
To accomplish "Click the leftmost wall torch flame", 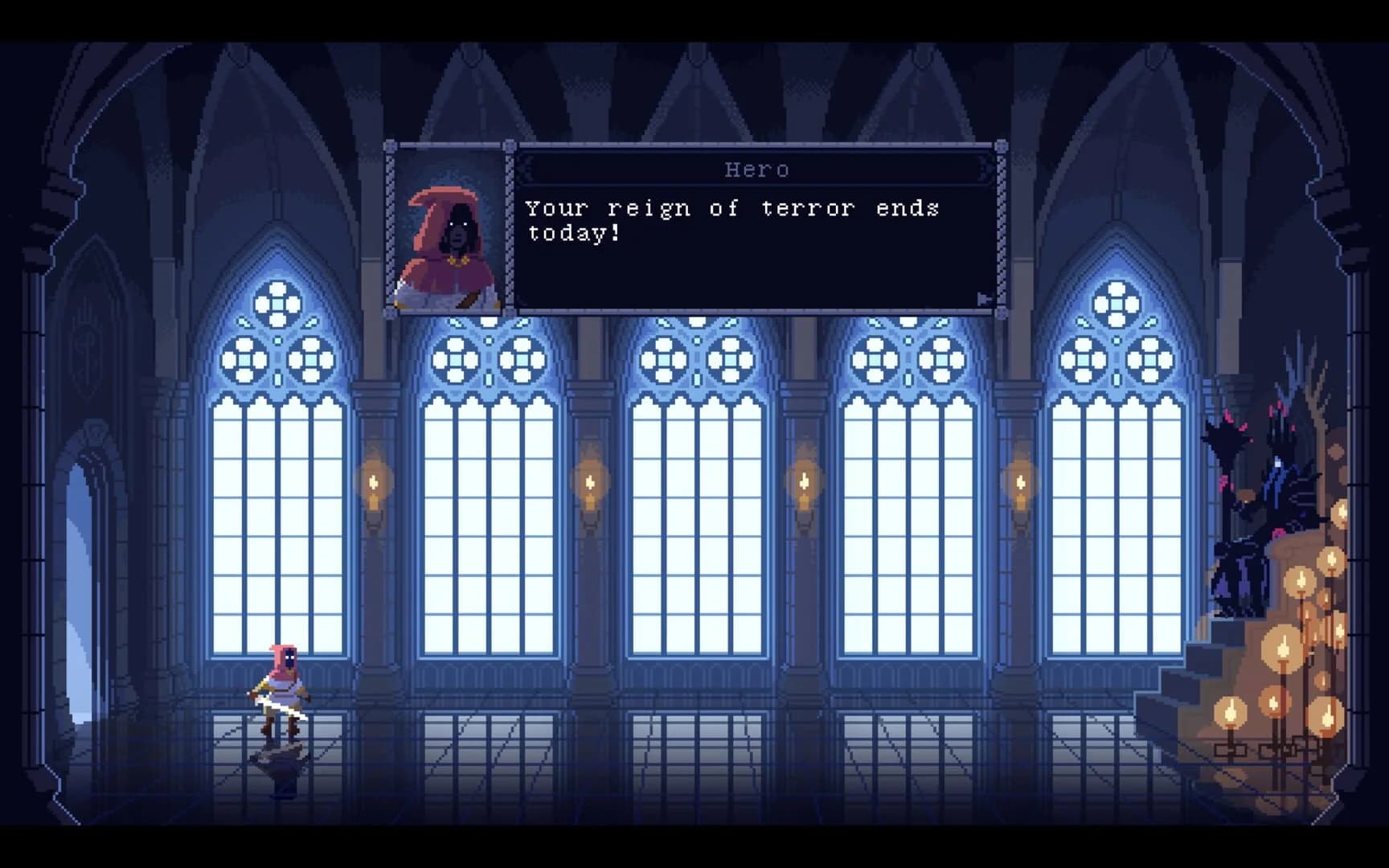I will click(x=371, y=482).
